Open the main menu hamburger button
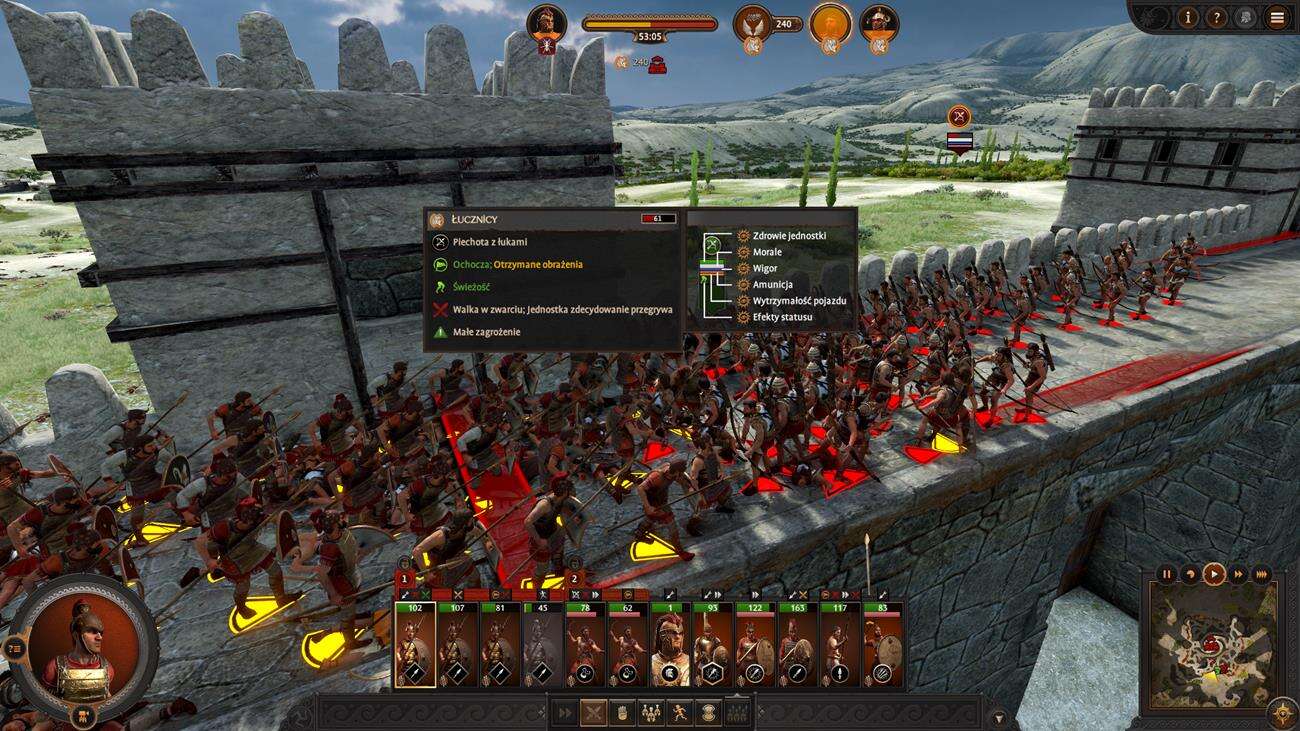This screenshot has height=731, width=1300. click(x=1276, y=17)
